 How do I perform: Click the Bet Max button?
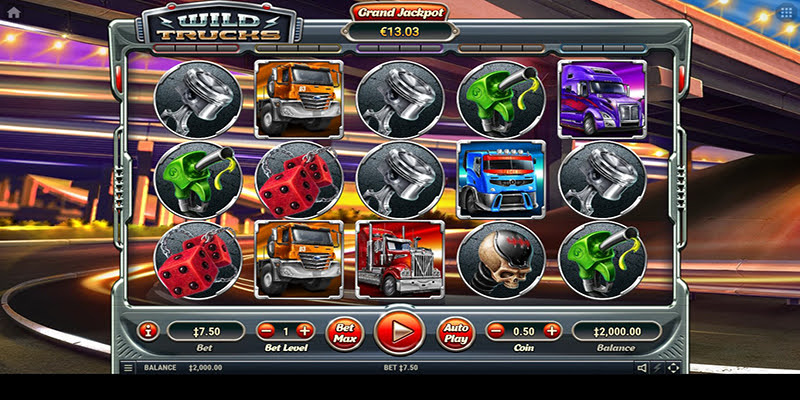(345, 331)
